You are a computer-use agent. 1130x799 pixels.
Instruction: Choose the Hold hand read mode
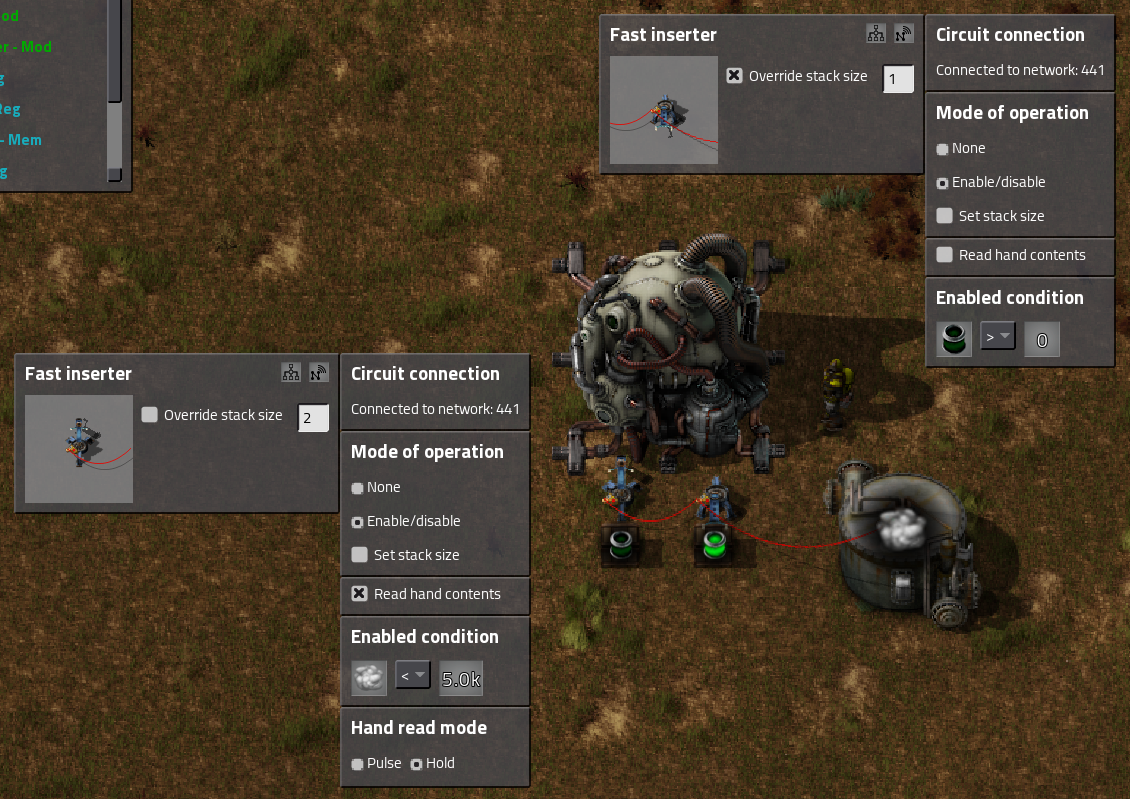tap(417, 764)
